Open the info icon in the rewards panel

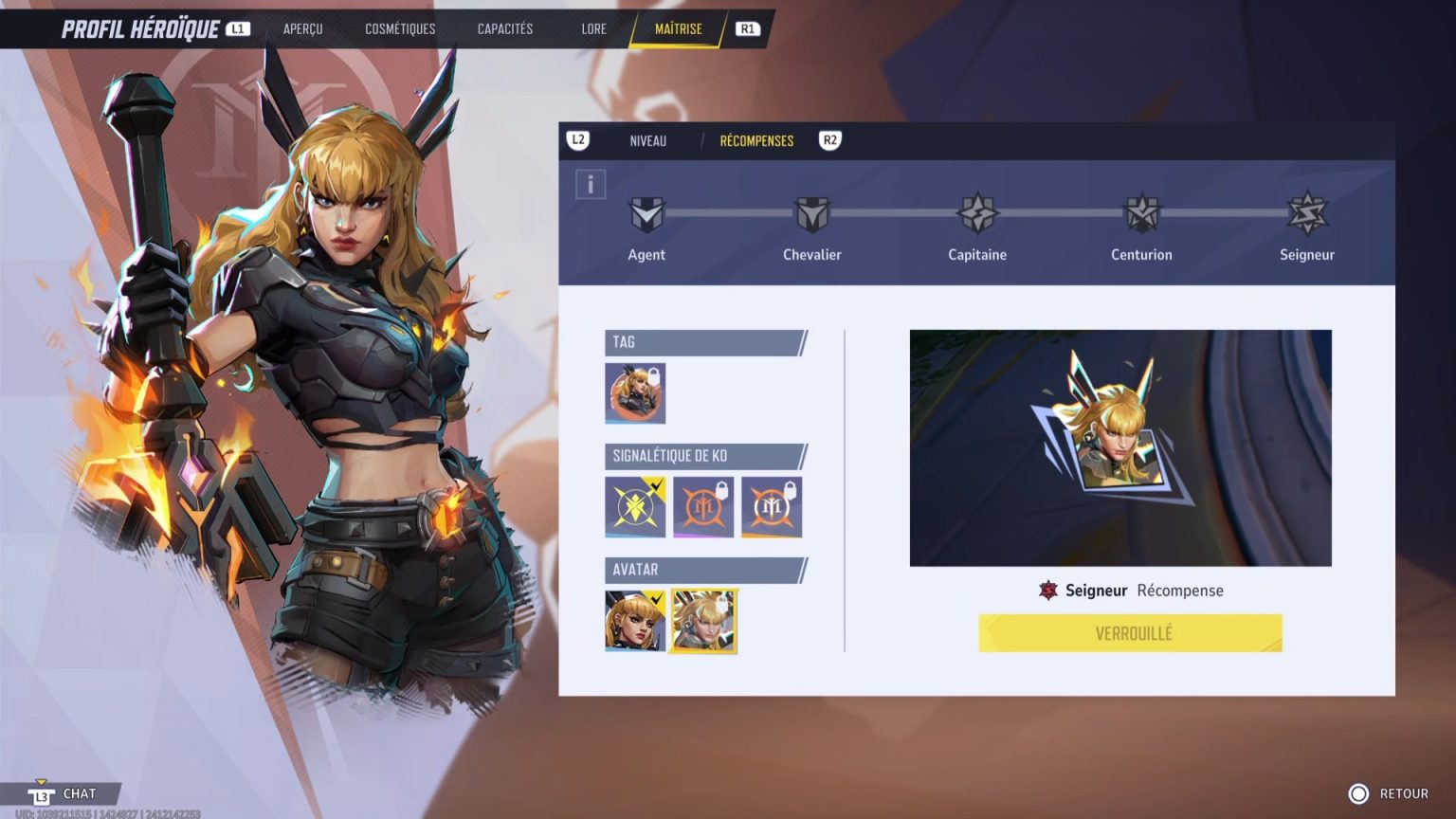(x=591, y=185)
